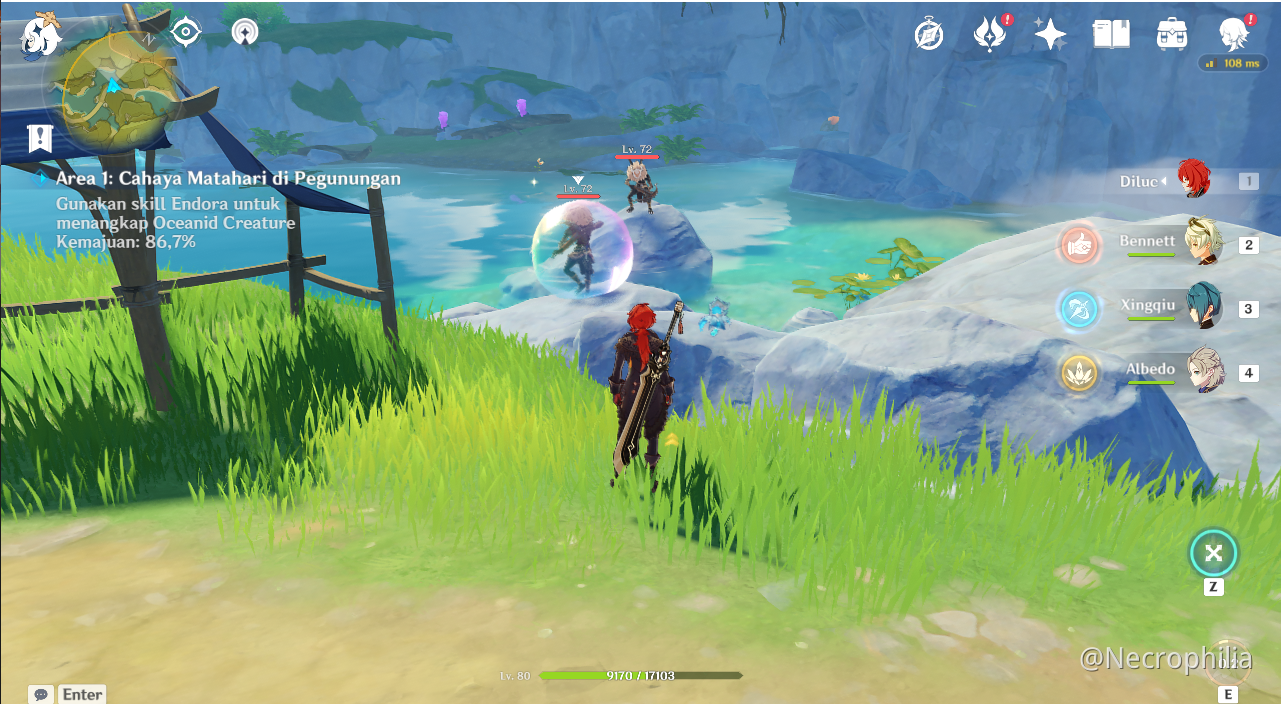This screenshot has height=704, width=1281.
Task: Click the signal beacon icon beside the minimap
Action: coord(244,32)
